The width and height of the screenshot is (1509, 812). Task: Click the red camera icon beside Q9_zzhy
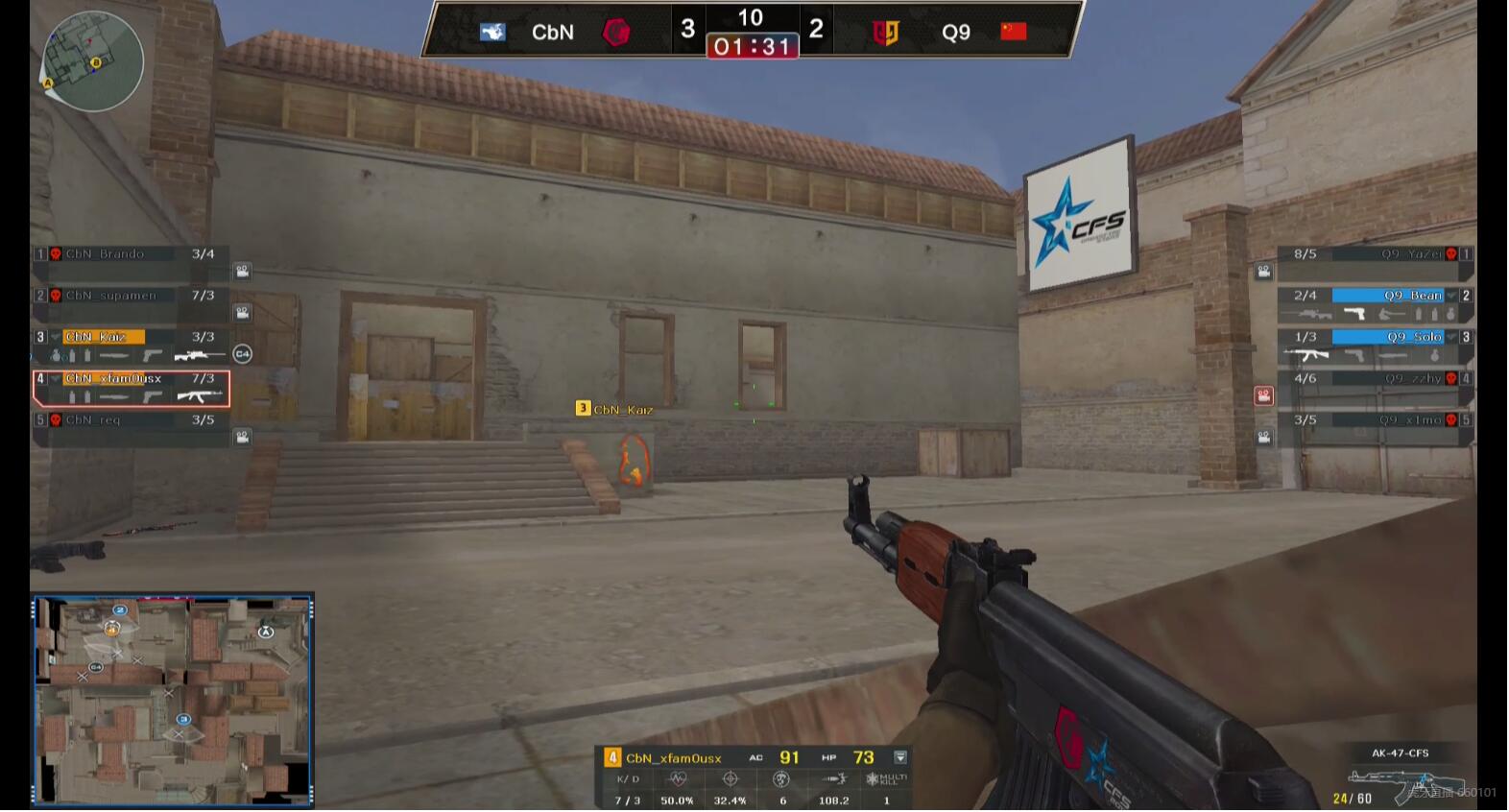point(1263,395)
